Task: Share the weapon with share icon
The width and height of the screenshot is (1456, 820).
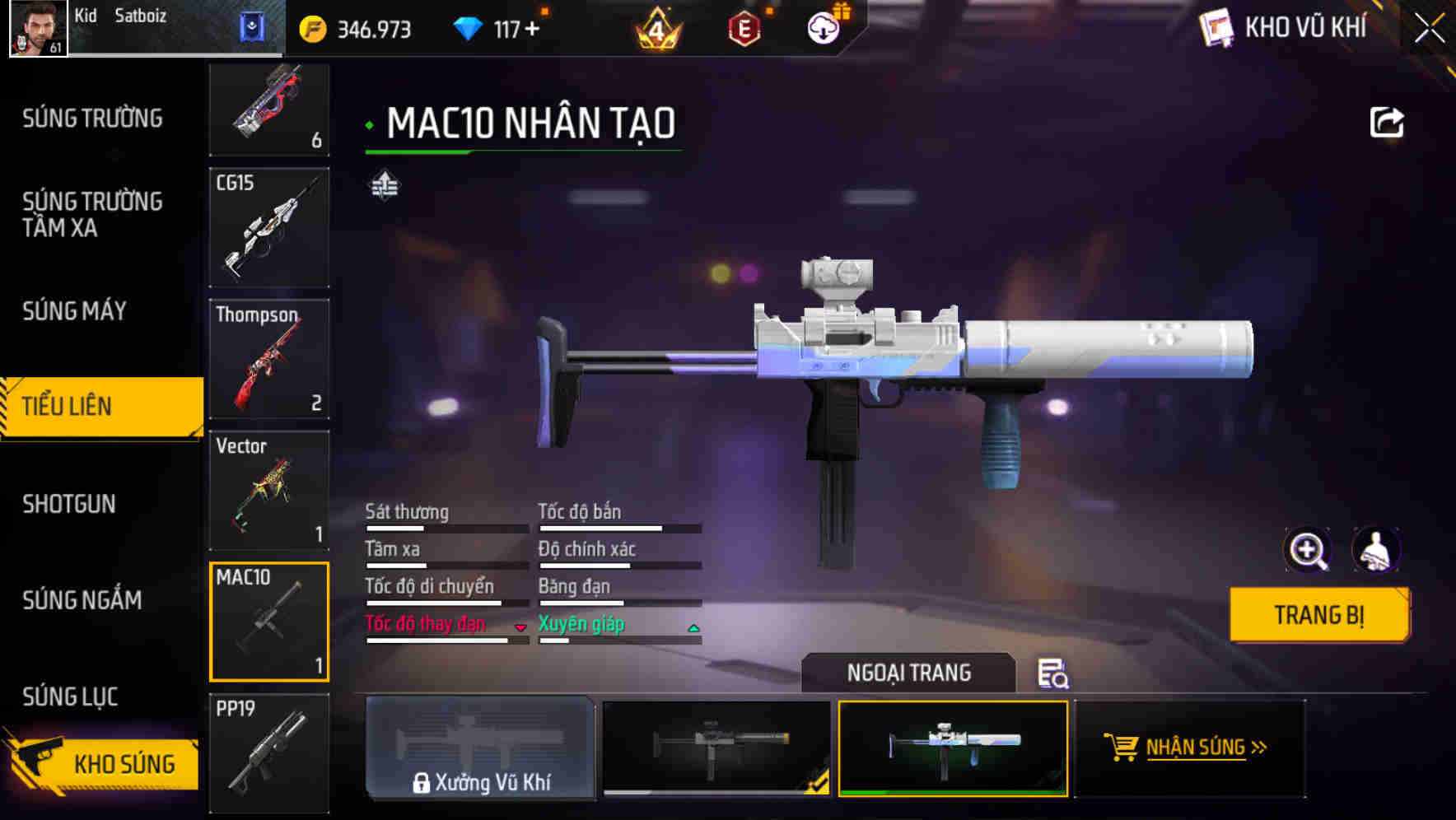Action: click(1386, 123)
